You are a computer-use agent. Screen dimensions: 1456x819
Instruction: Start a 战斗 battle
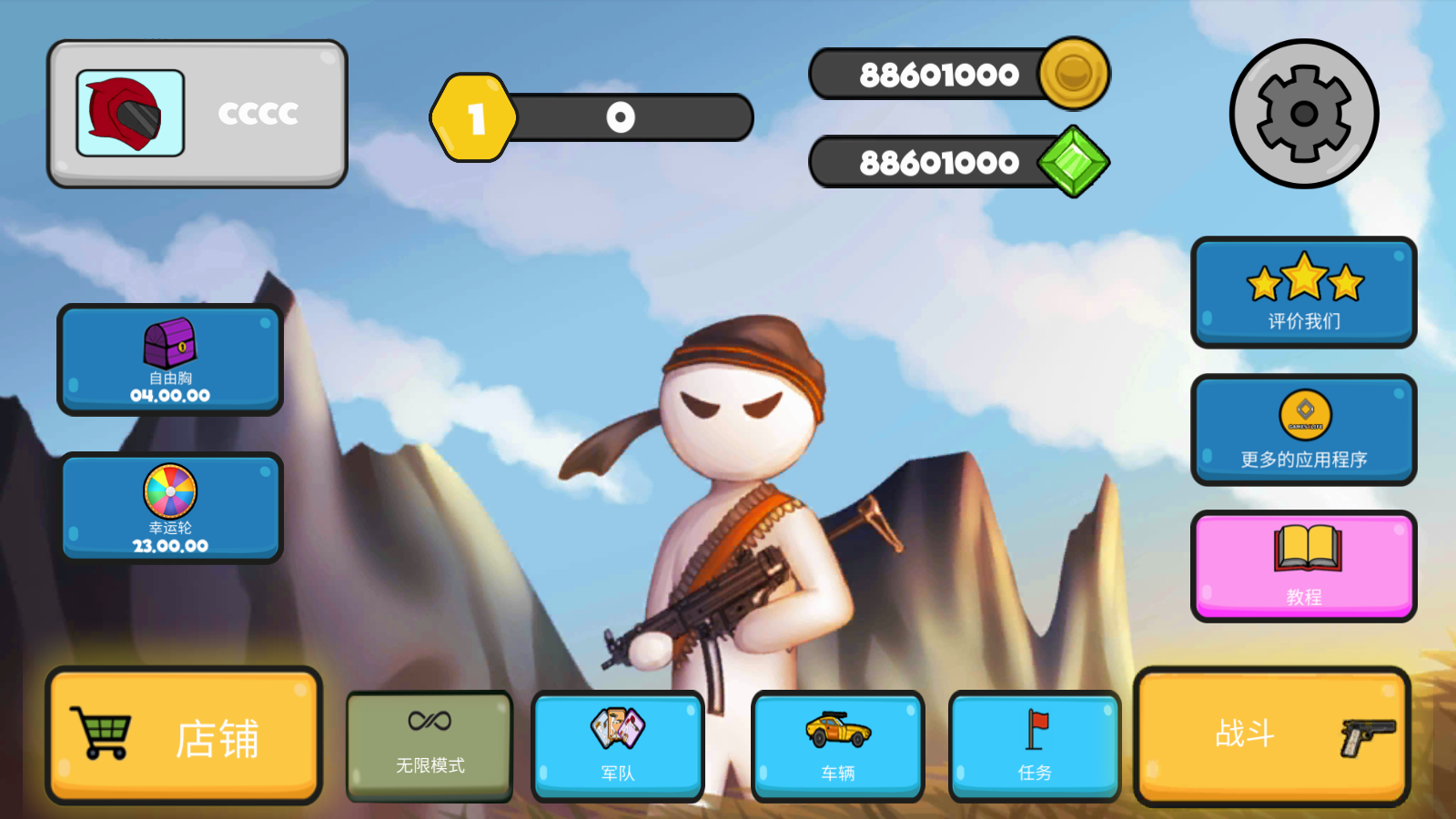click(x=1272, y=736)
